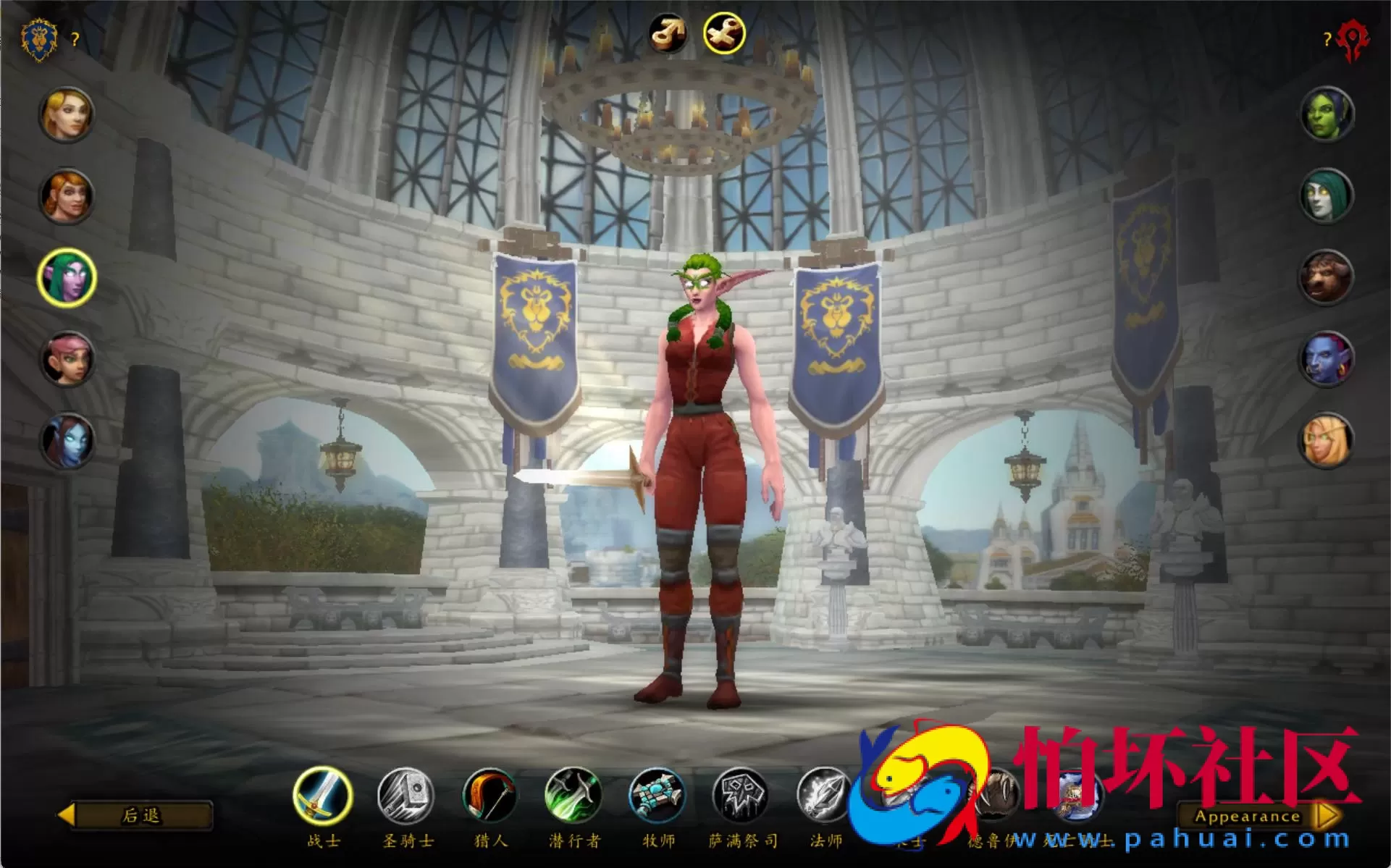
Task: Select the highlighted female gender symbol
Action: point(724,30)
